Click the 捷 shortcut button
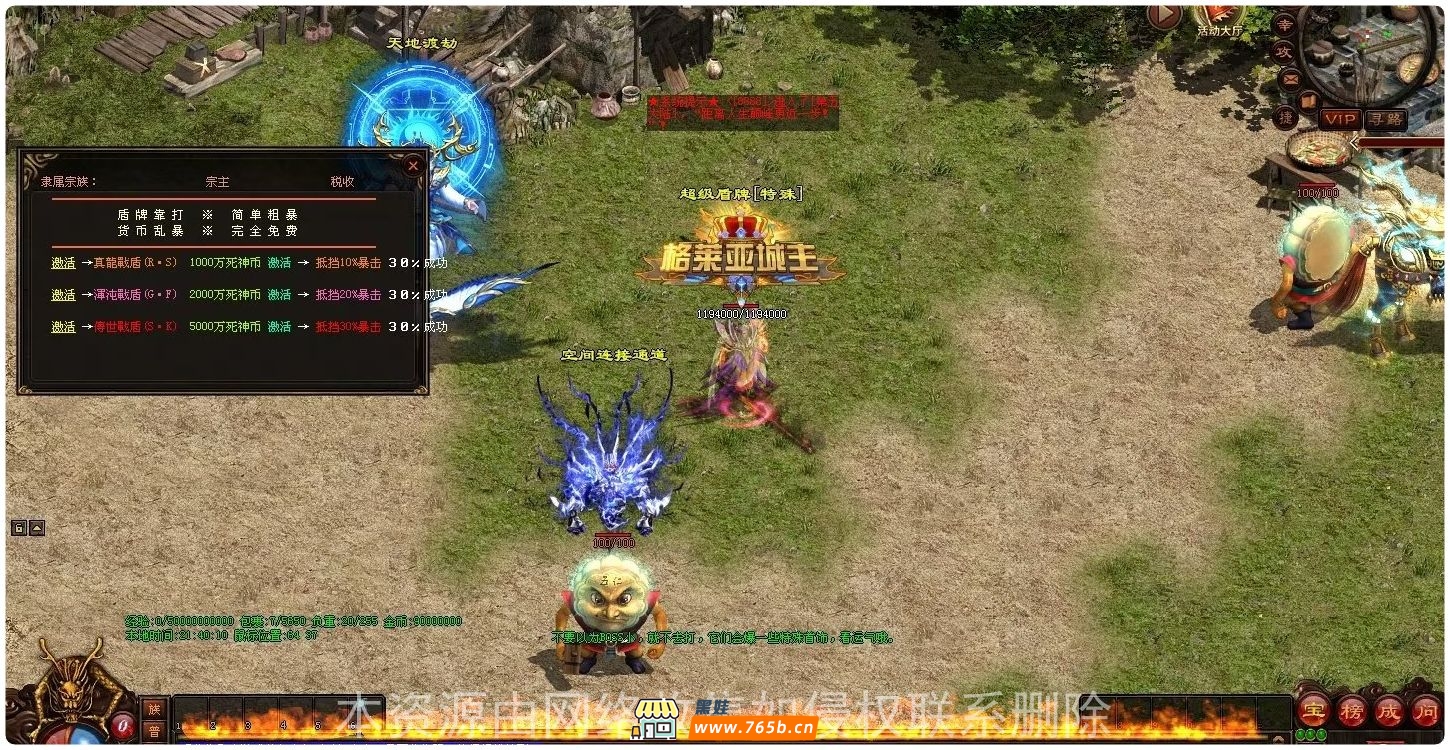This screenshot has height=750, width=1450. pos(1285,117)
